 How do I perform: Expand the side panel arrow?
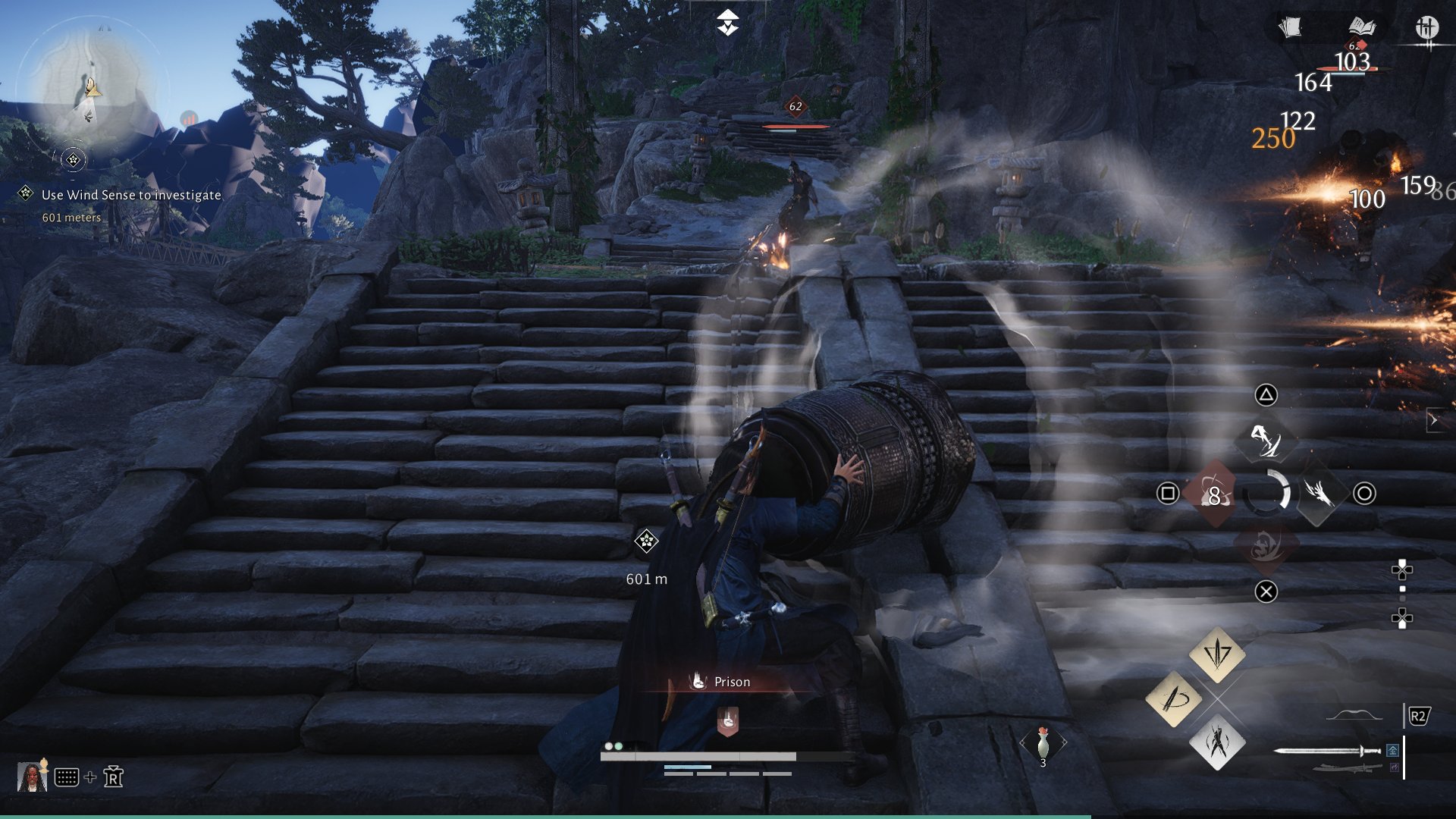1434,419
